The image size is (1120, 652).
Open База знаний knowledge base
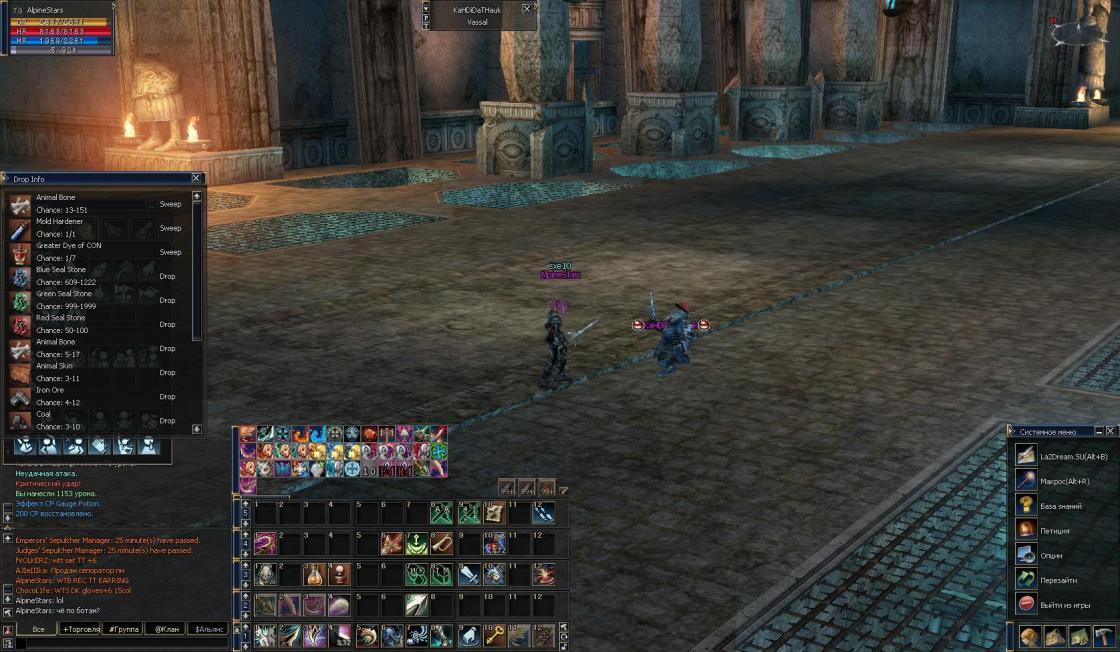pos(1060,506)
